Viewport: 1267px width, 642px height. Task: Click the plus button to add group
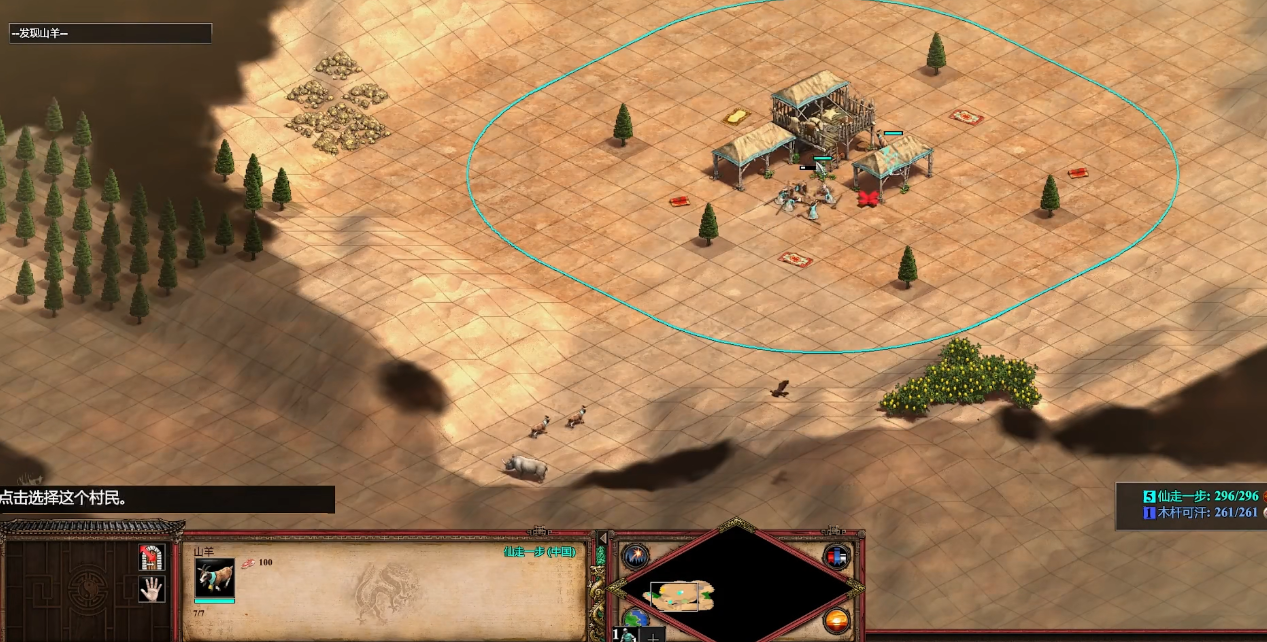tap(653, 634)
